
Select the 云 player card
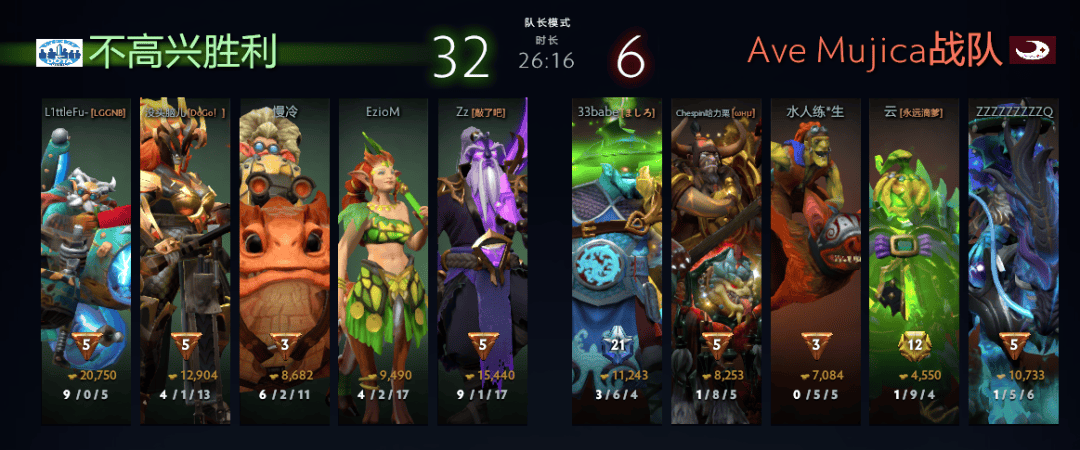[912, 250]
